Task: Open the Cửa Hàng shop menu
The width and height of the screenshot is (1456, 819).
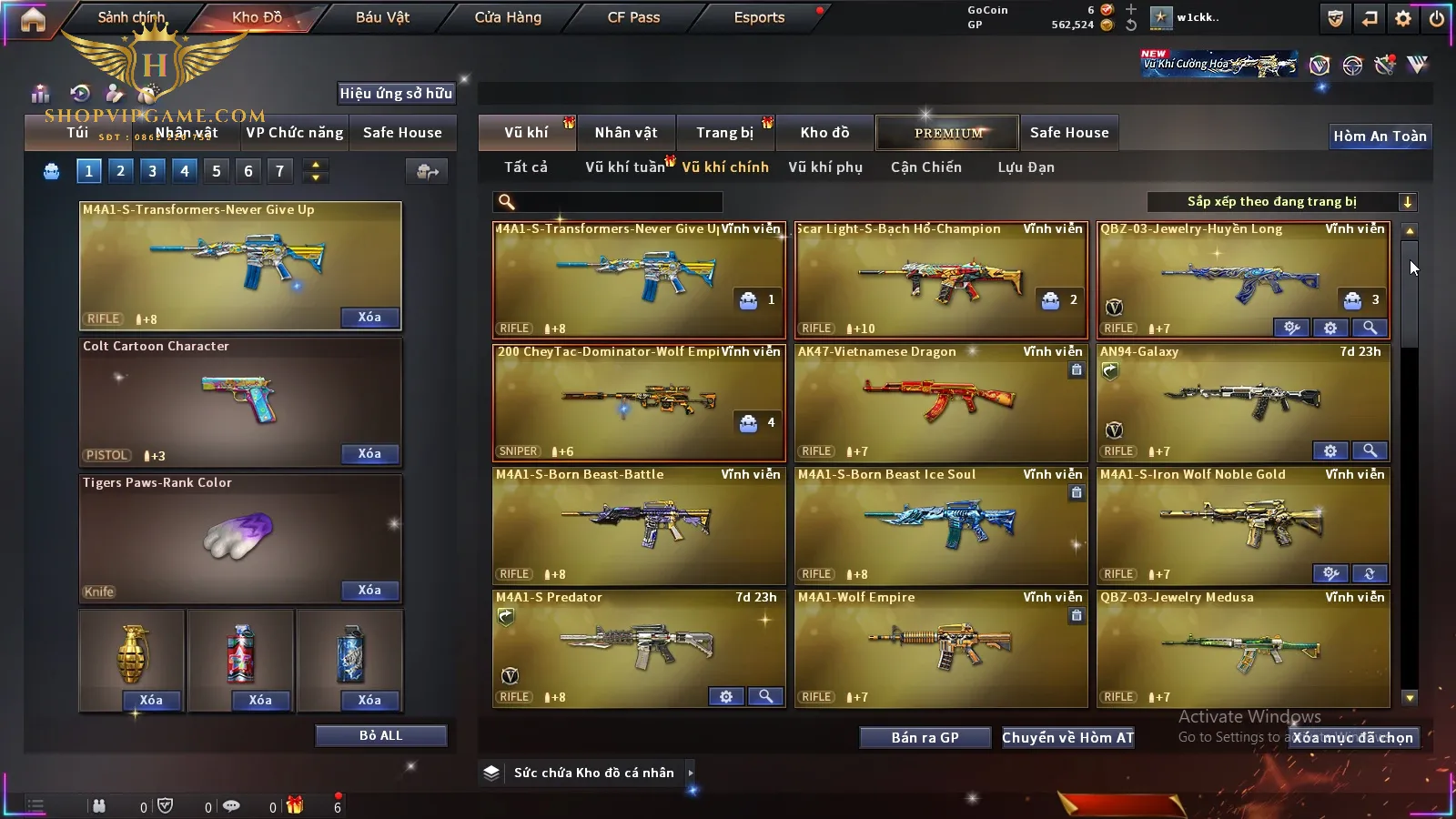Action: coord(508,17)
